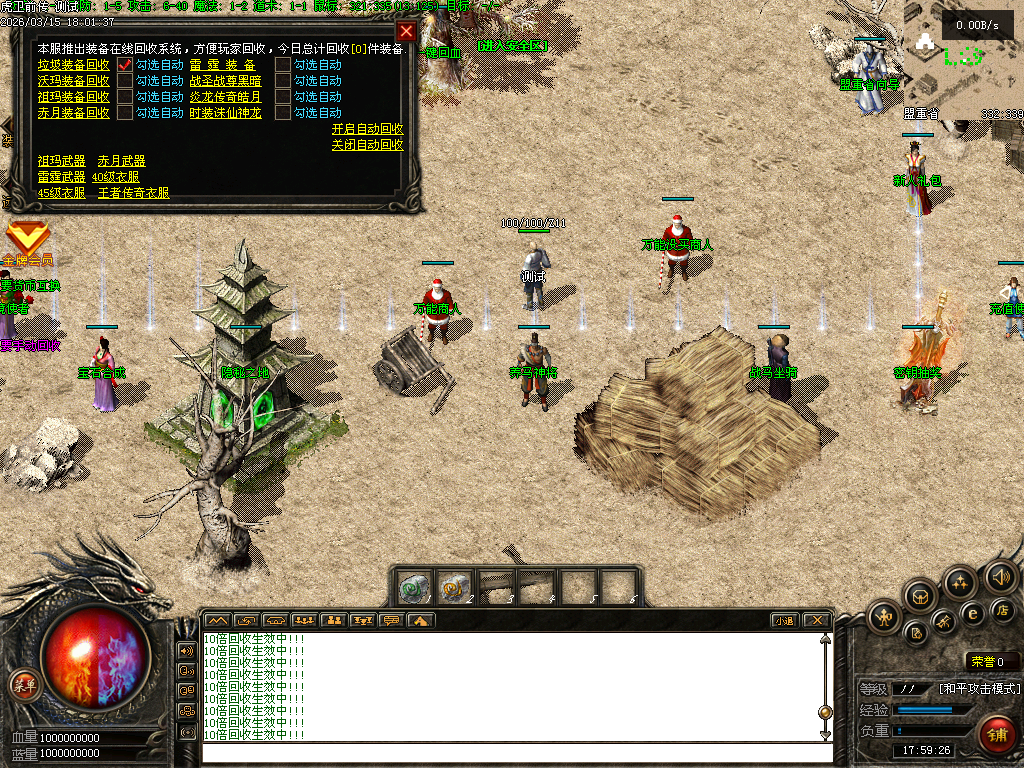Open the 店 shop round button

click(x=1003, y=610)
